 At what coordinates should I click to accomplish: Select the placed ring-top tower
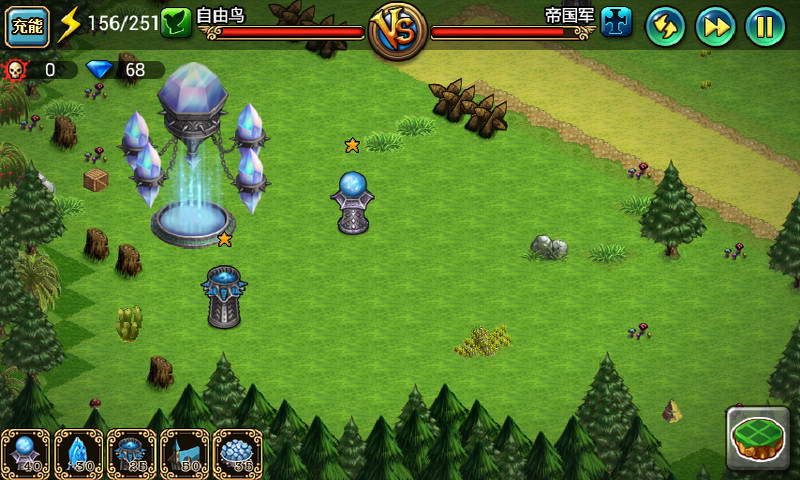point(223,297)
